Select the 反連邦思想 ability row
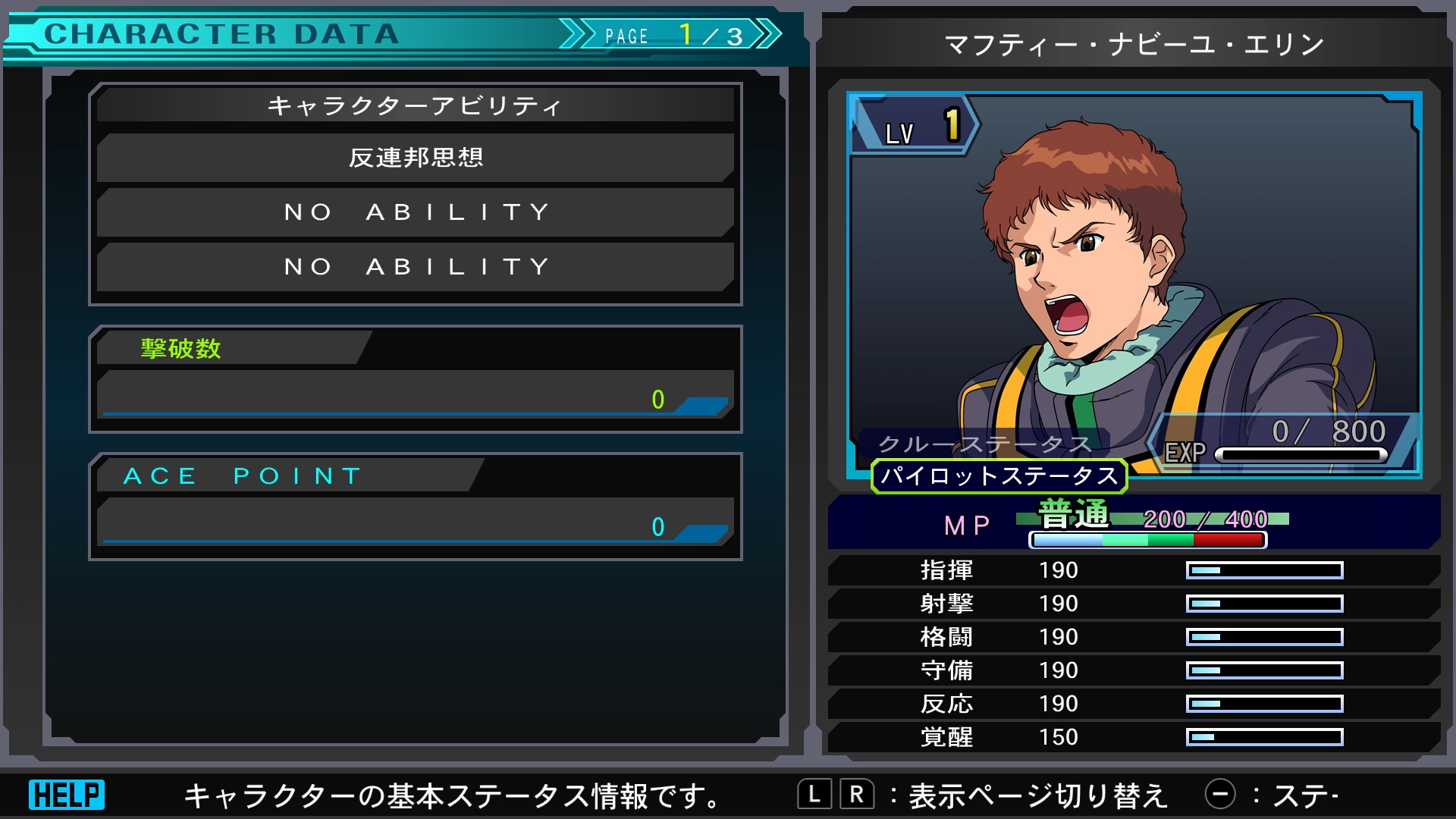This screenshot has width=1456, height=819. 416,158
